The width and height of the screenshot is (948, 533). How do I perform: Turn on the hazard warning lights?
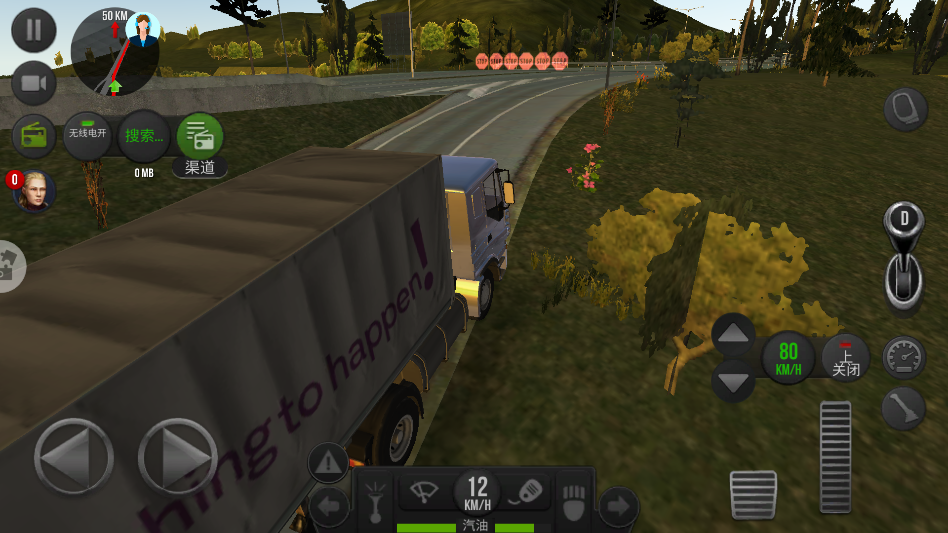(x=328, y=463)
